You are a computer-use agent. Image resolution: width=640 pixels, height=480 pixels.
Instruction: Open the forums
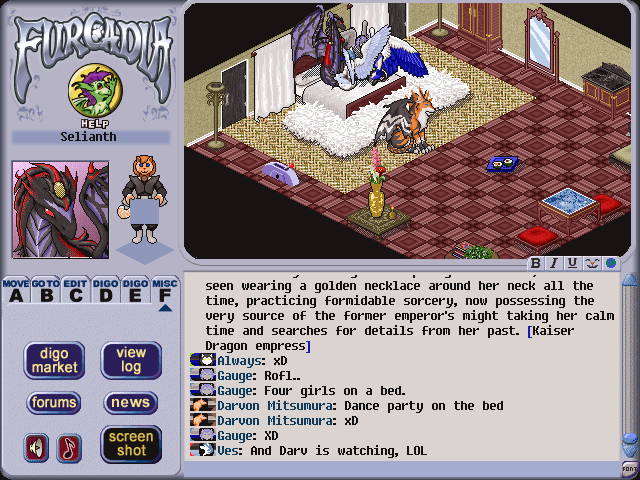54,403
